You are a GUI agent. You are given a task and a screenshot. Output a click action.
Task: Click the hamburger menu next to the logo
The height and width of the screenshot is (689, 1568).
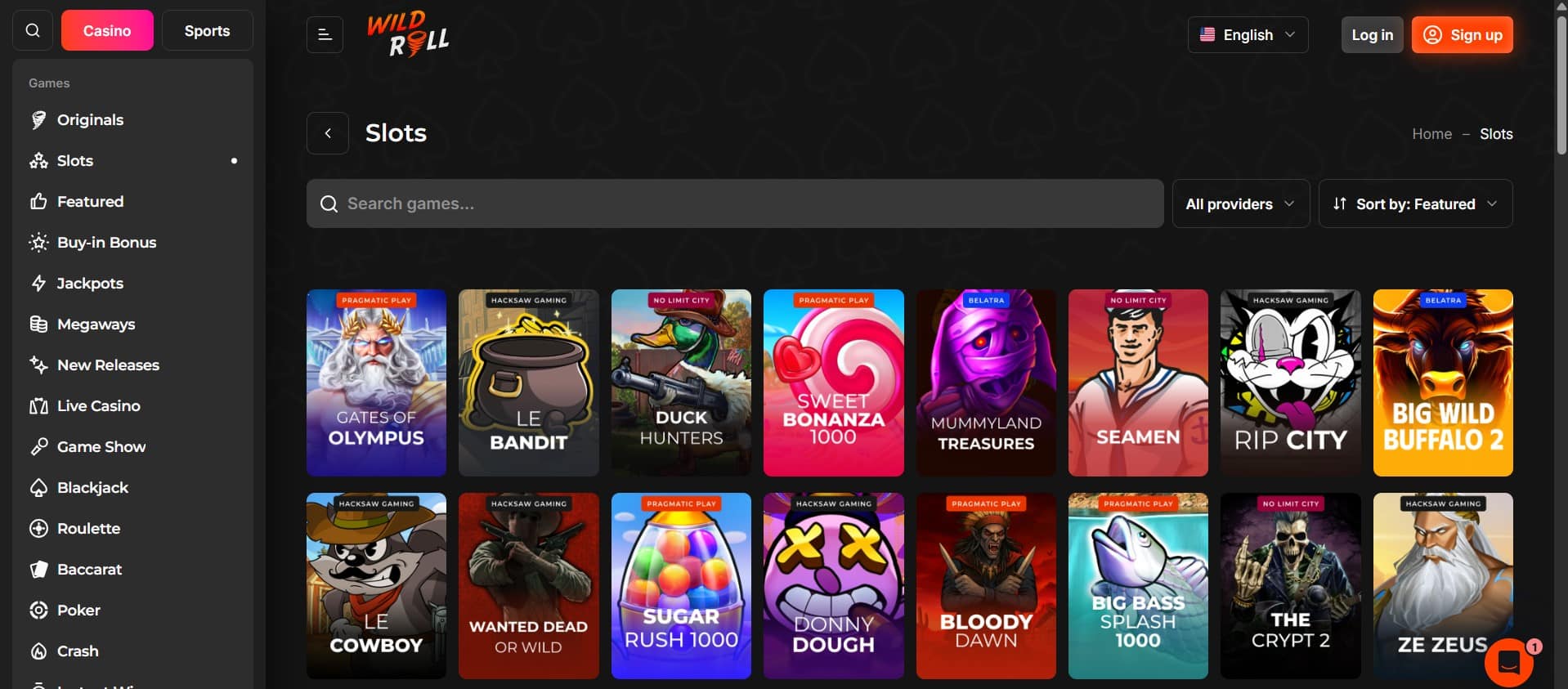[325, 34]
